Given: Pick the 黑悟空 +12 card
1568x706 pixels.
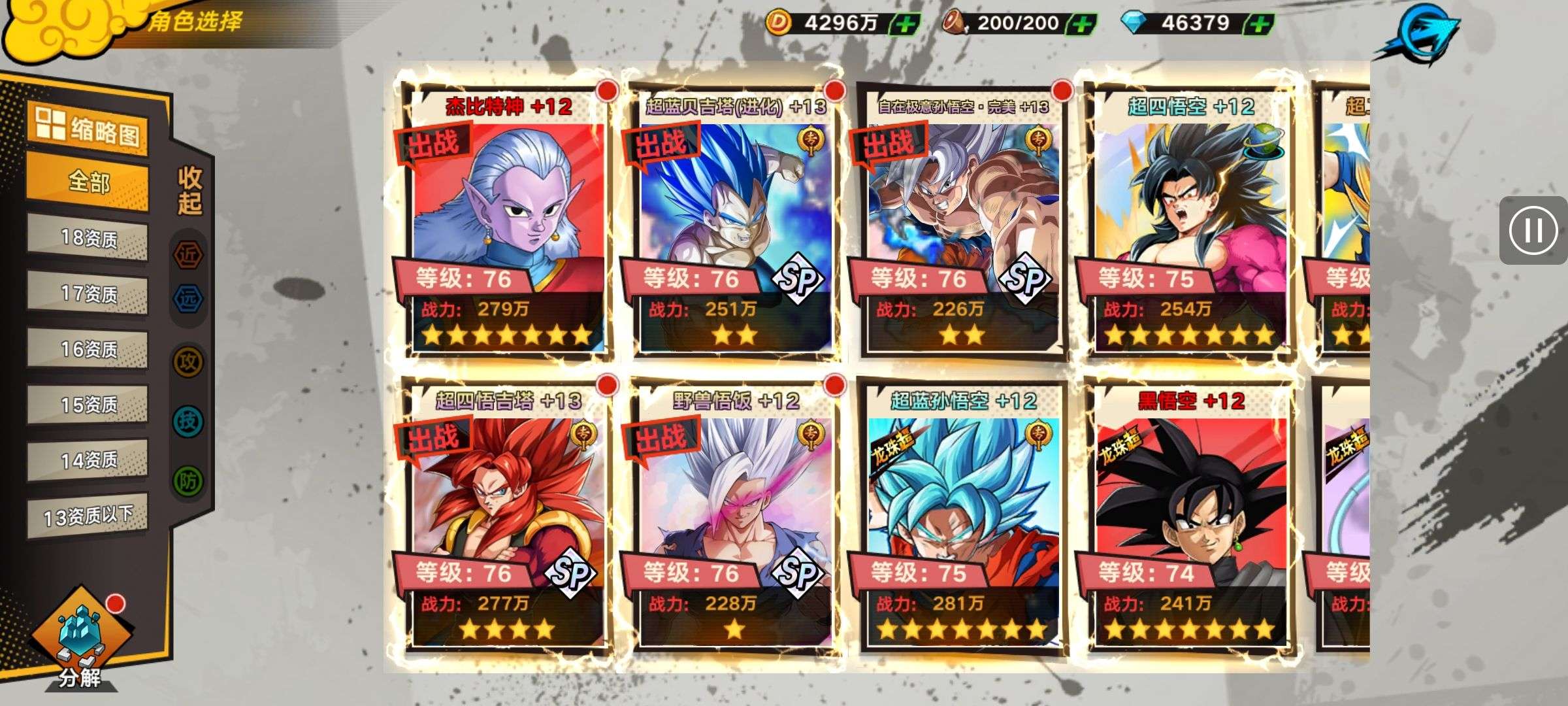Looking at the screenshot, I should click(x=1190, y=516).
